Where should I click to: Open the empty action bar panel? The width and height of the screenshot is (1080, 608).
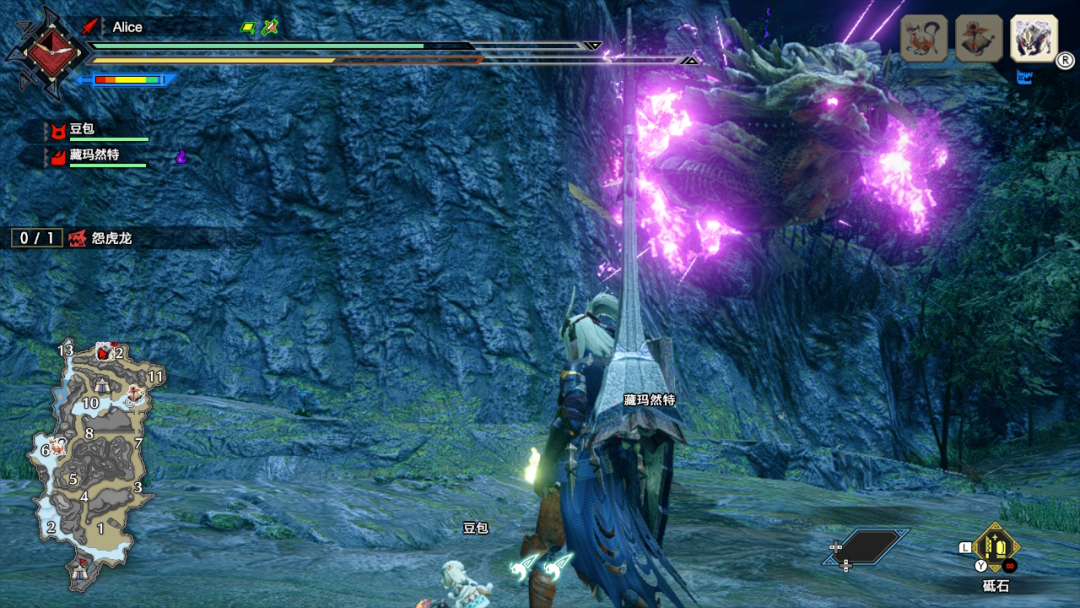866,546
